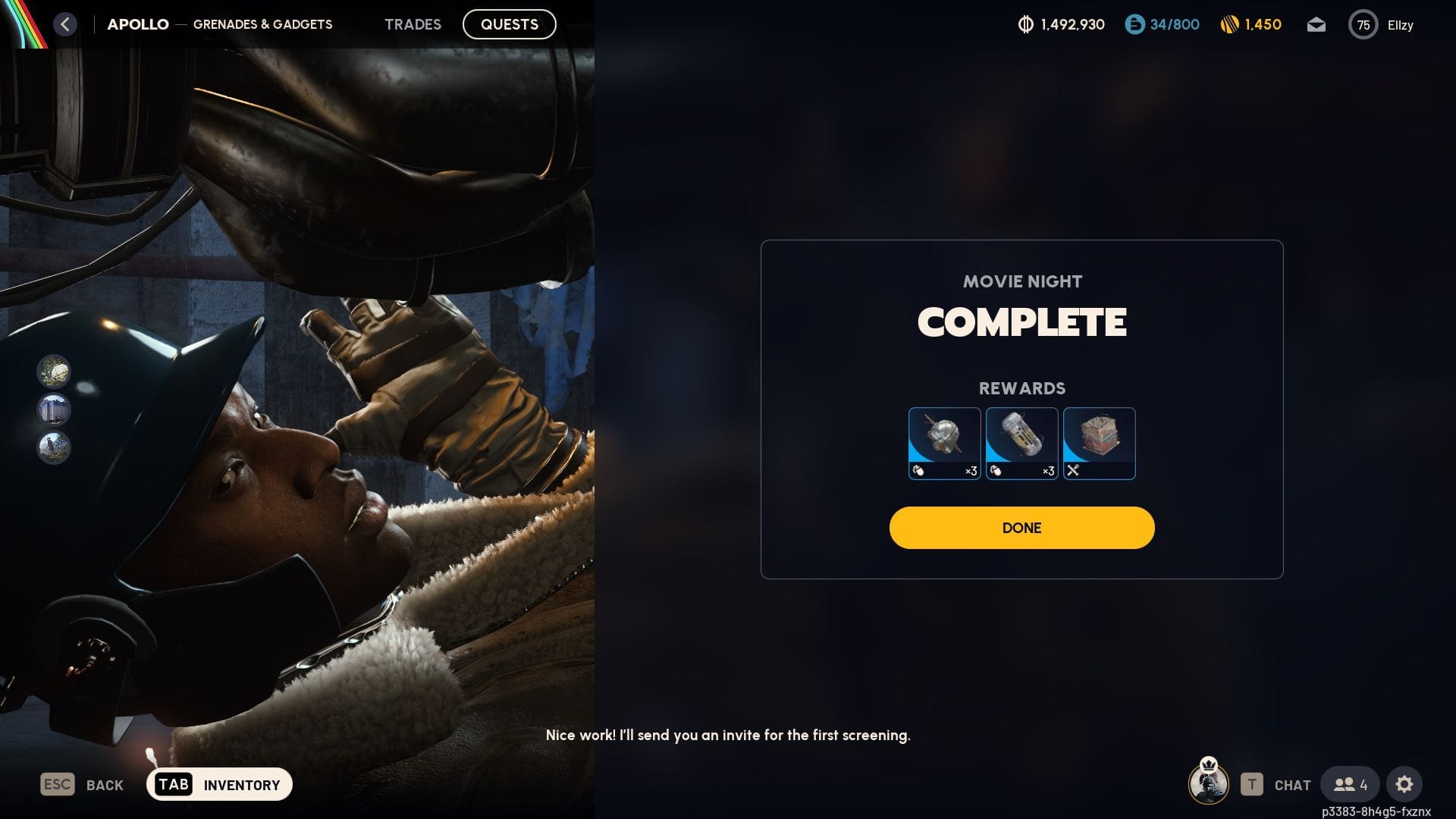Open the Chat panel
The width and height of the screenshot is (1456, 819).
[x=1276, y=785]
